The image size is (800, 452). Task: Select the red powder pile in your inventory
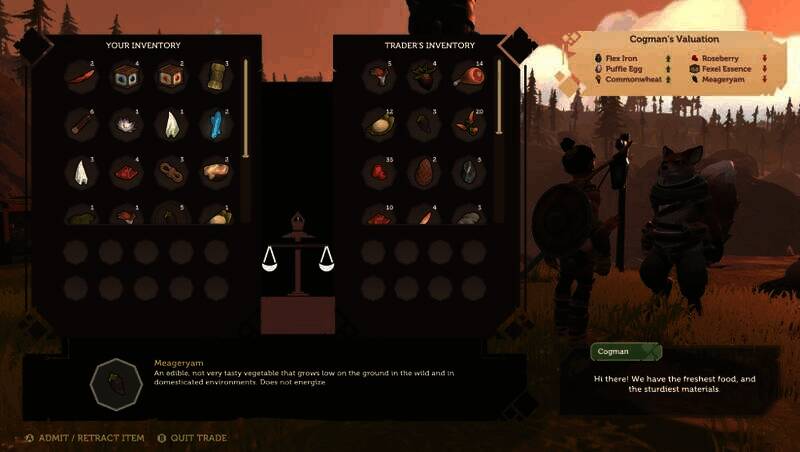pyautogui.click(x=127, y=172)
